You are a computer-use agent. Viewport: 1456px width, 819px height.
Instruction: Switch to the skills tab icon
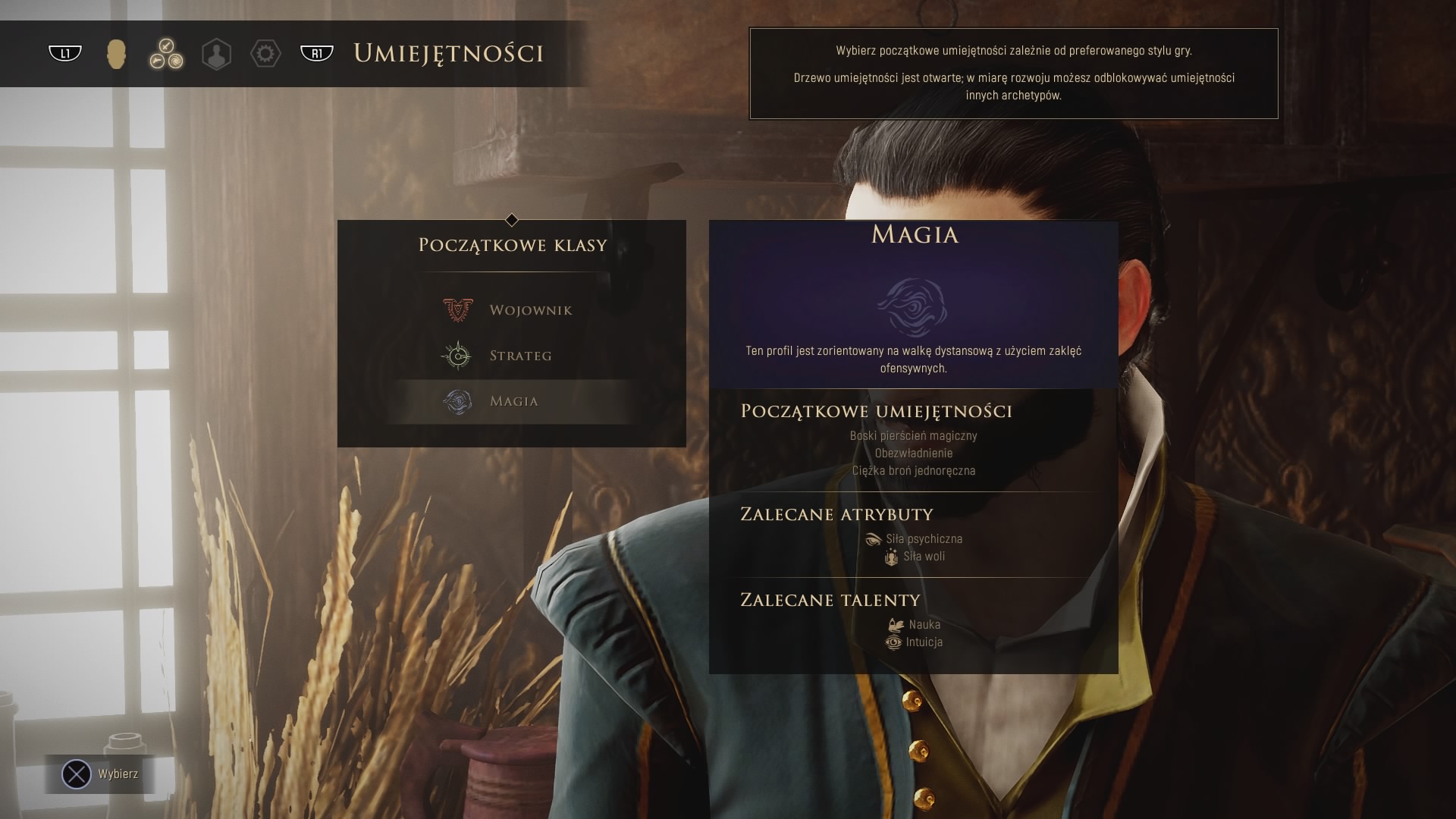coord(166,54)
